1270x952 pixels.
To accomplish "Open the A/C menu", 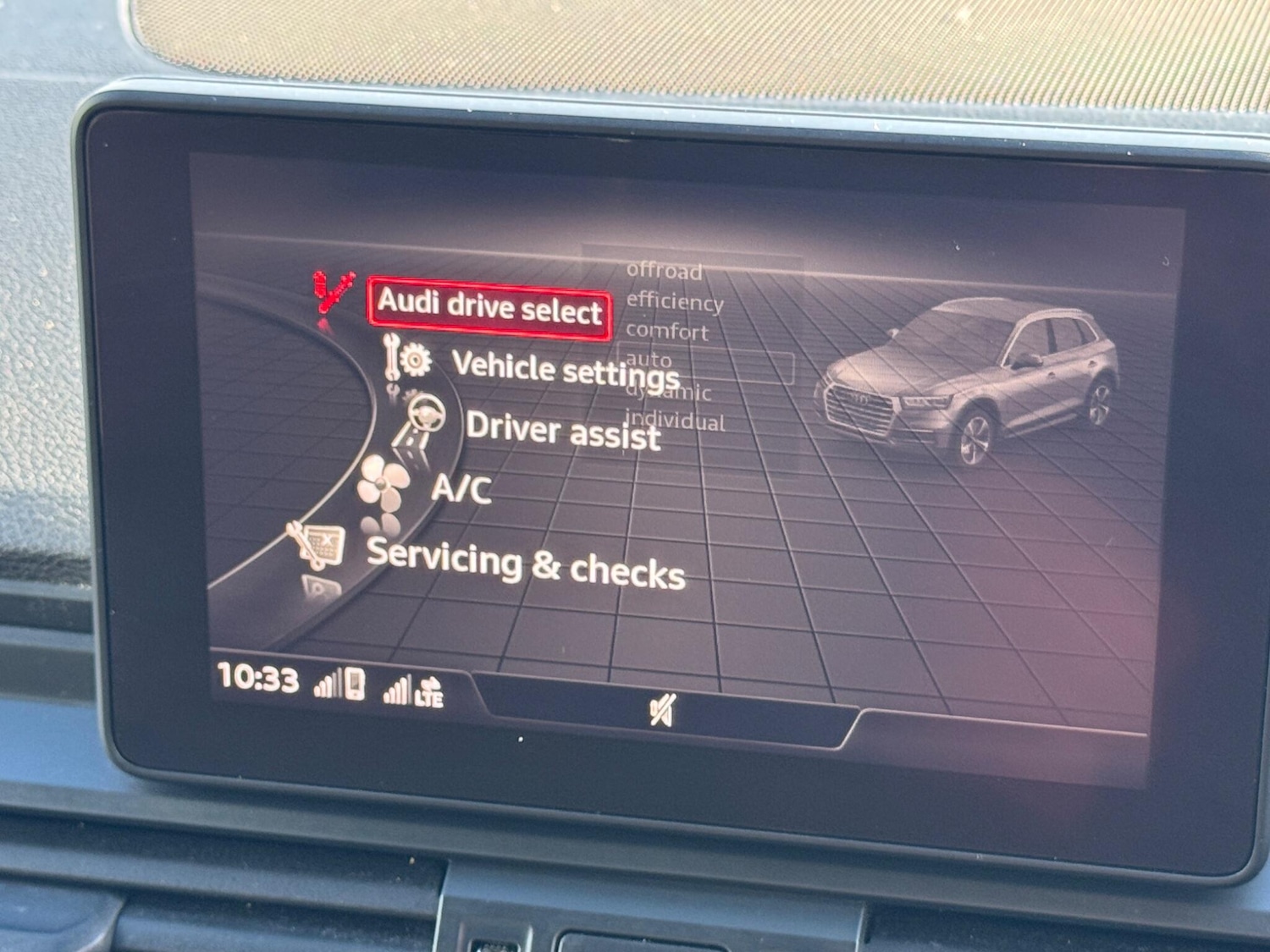I will click(x=461, y=488).
